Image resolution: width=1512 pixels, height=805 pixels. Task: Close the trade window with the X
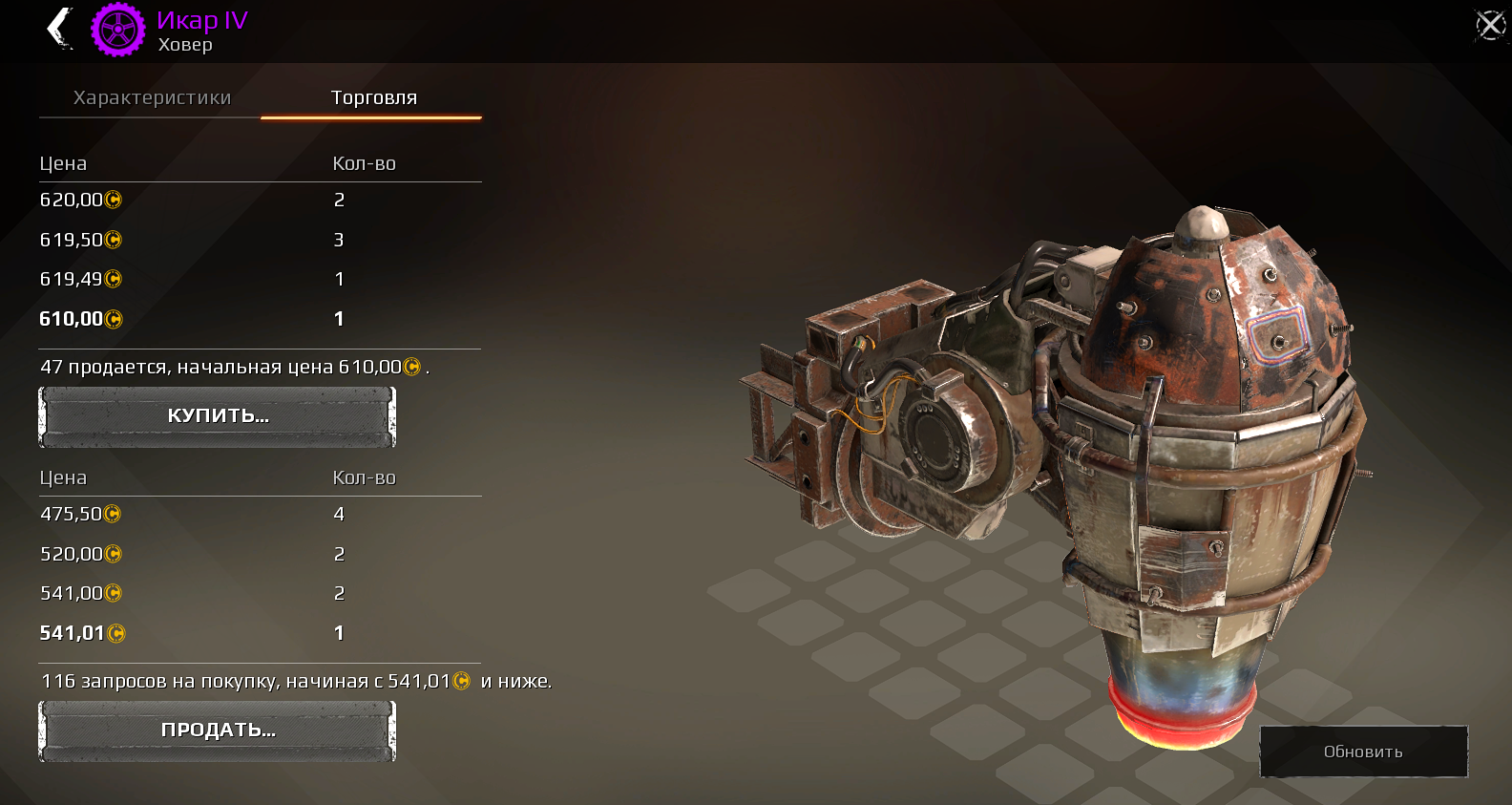[1490, 25]
